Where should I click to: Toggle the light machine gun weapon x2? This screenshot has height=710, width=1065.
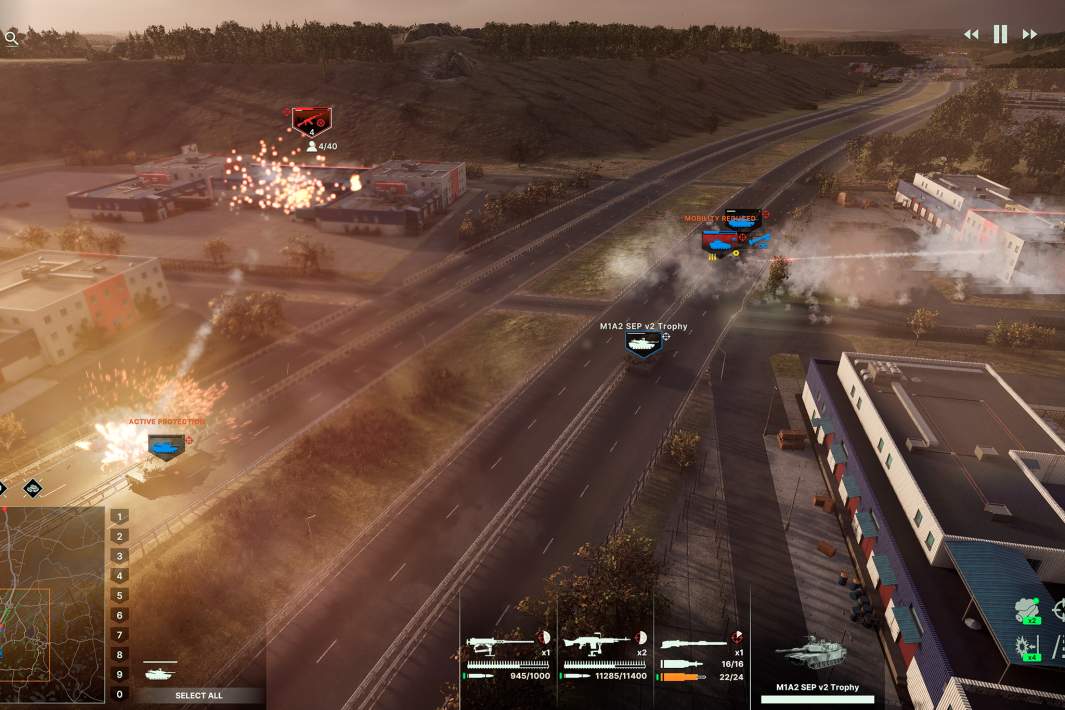596,641
